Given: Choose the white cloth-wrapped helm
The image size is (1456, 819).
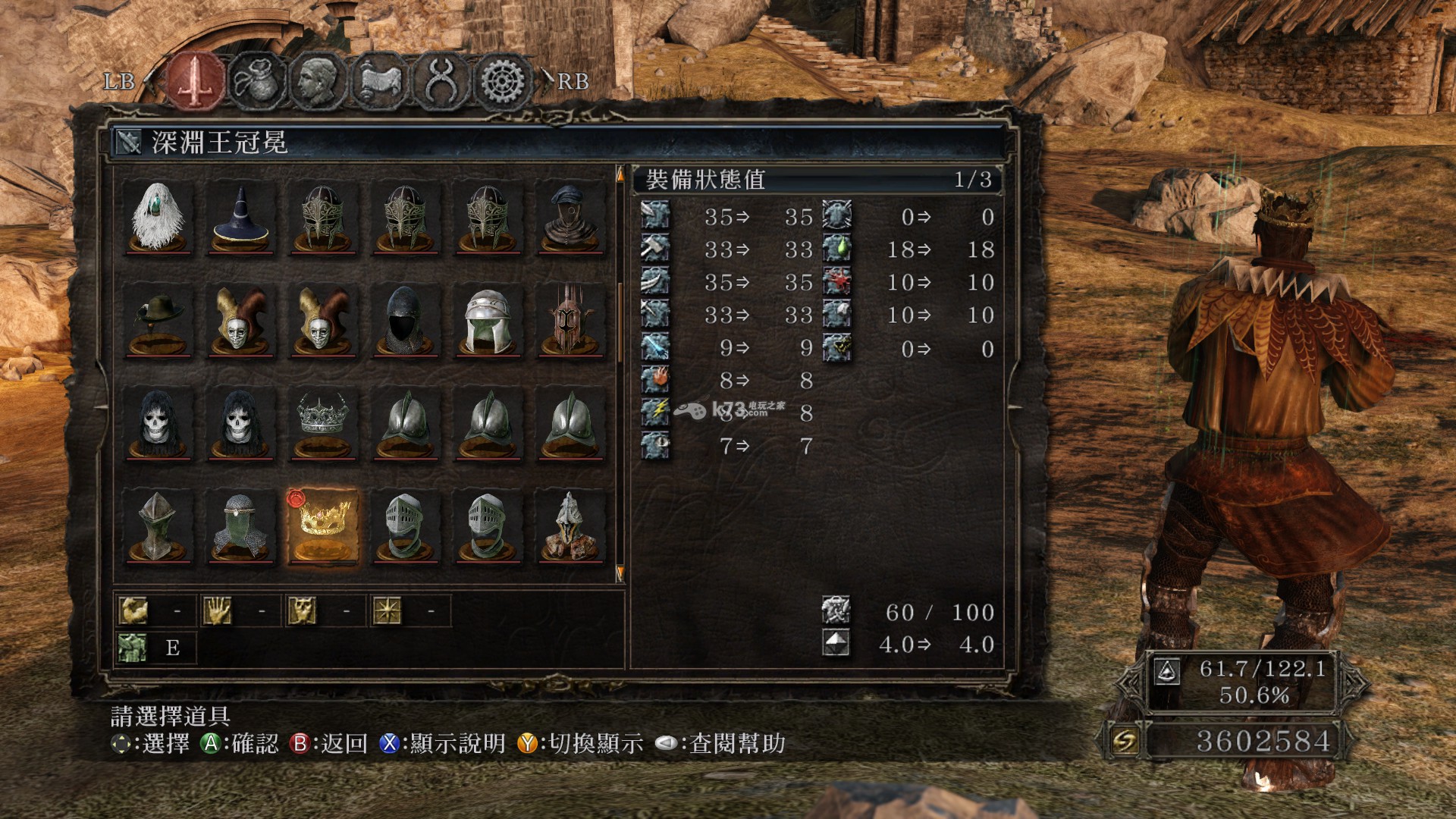Looking at the screenshot, I should coord(488,320).
